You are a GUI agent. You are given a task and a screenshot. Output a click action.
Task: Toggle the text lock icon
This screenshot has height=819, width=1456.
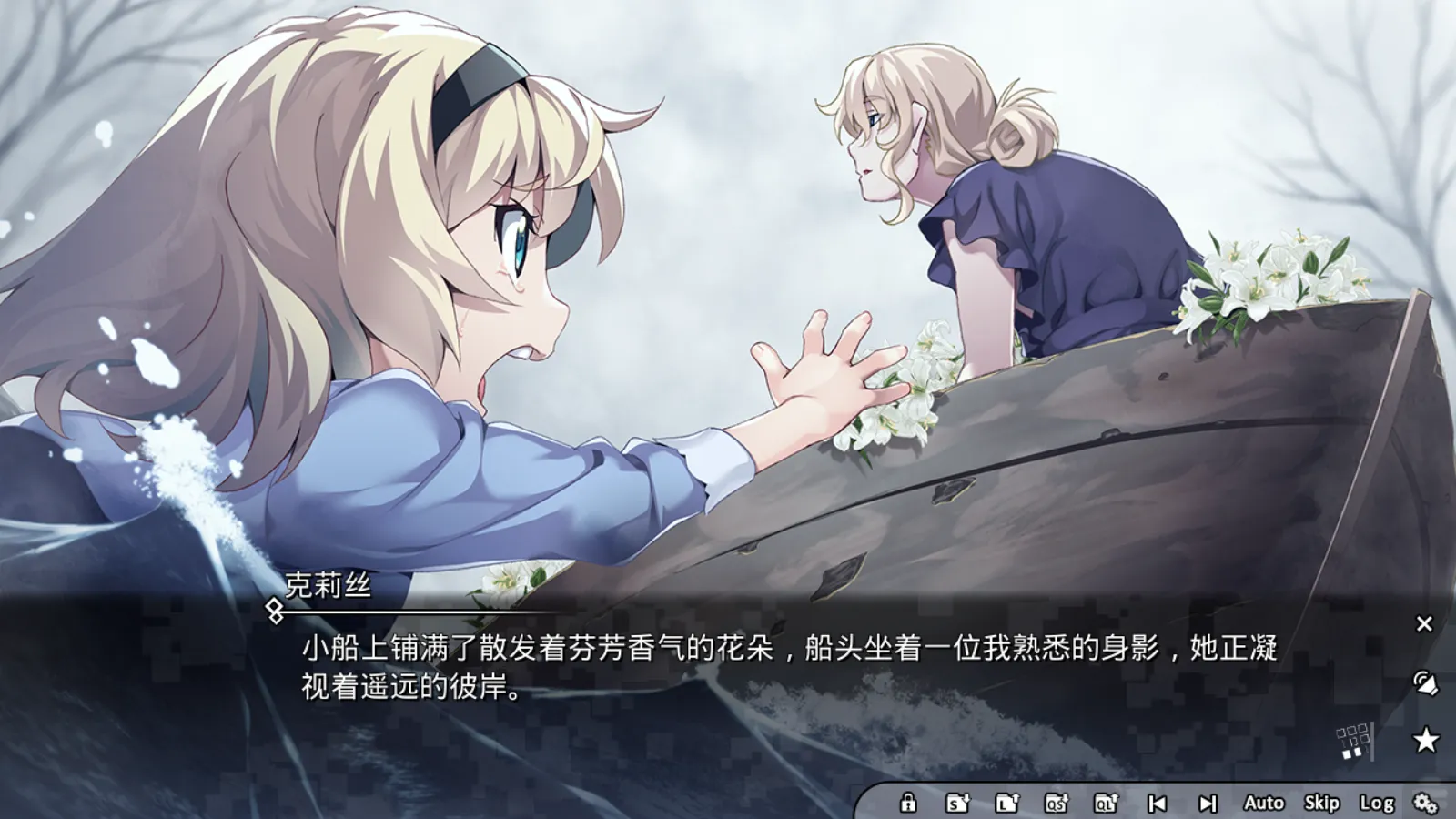[907, 804]
